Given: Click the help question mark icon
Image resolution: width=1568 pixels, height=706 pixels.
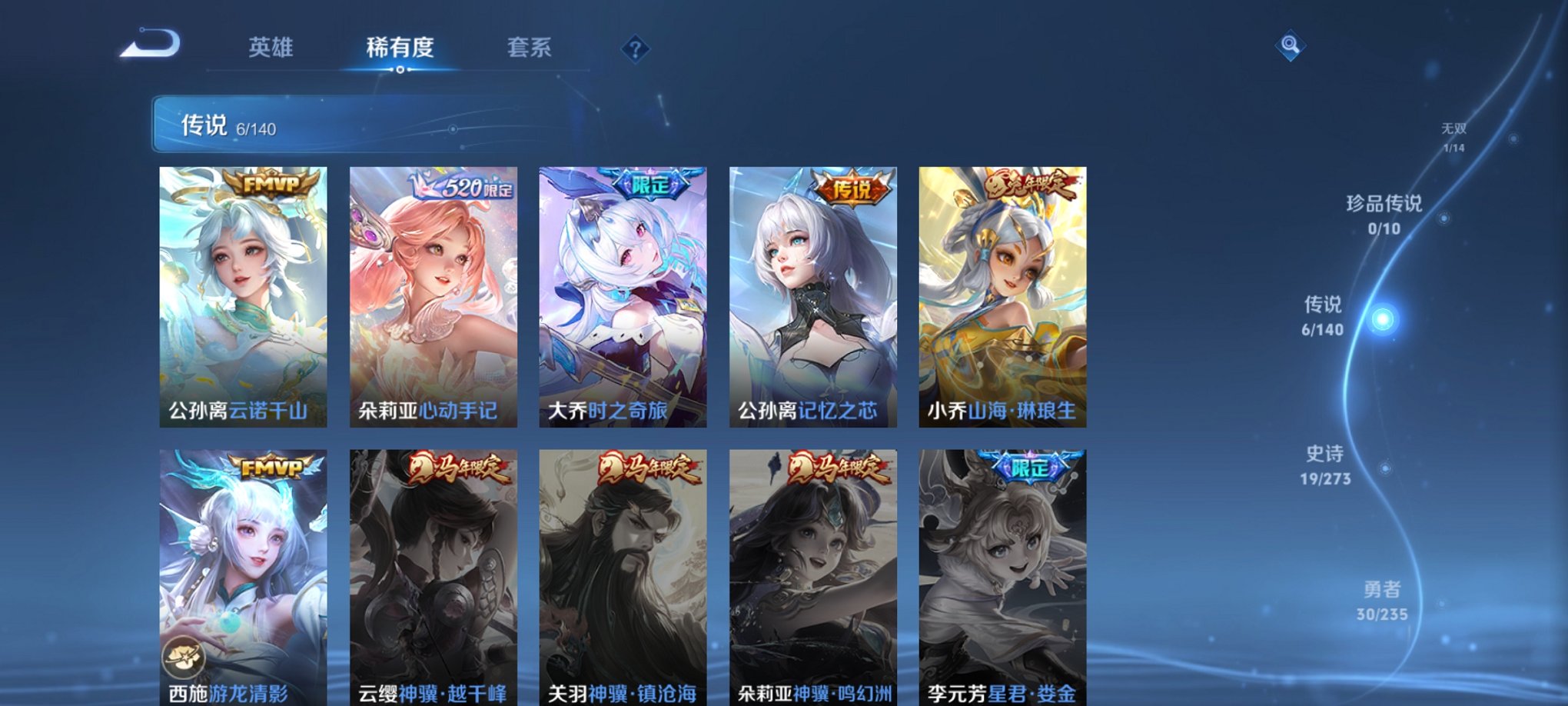Looking at the screenshot, I should pos(633,49).
